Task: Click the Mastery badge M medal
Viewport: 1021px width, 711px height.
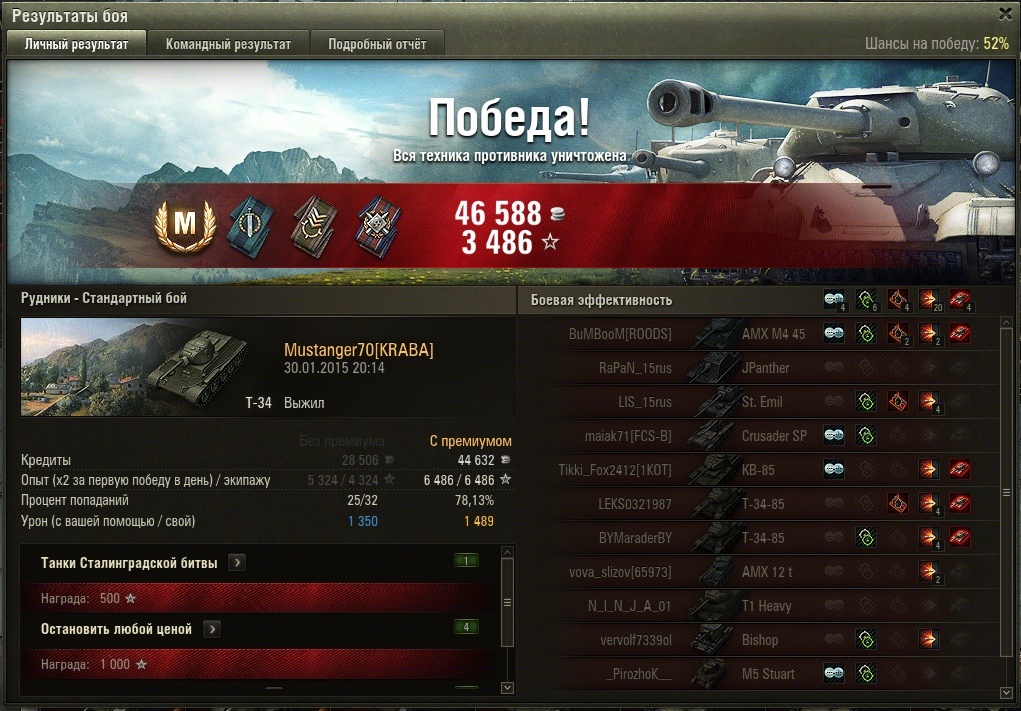Action: point(186,226)
